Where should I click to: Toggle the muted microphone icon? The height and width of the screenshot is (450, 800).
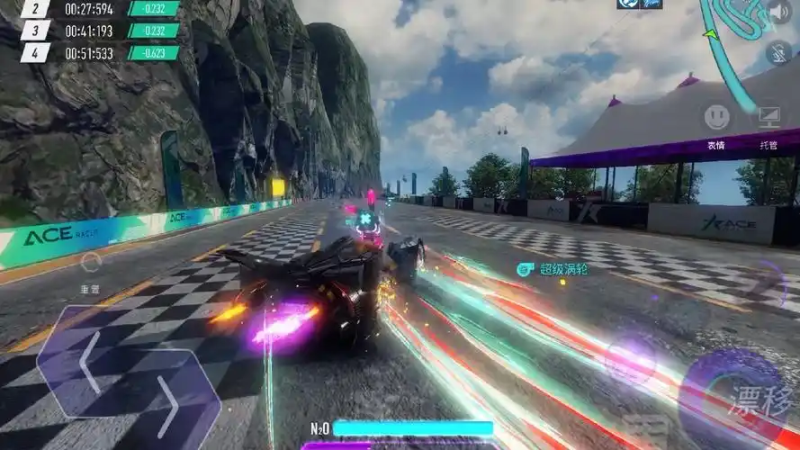pyautogui.click(x=779, y=53)
